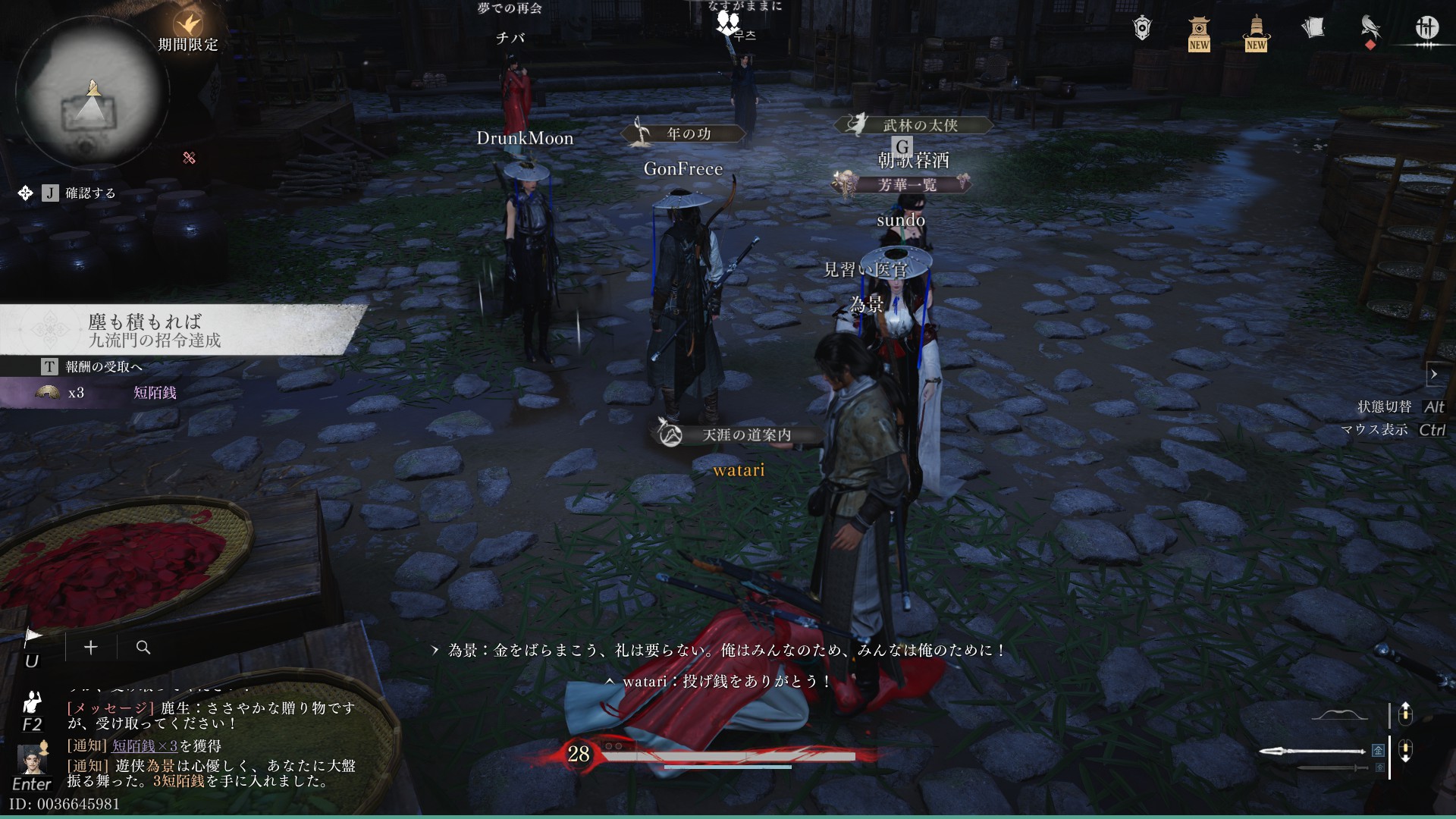Expand the right-side arrow panel

click(x=1434, y=374)
